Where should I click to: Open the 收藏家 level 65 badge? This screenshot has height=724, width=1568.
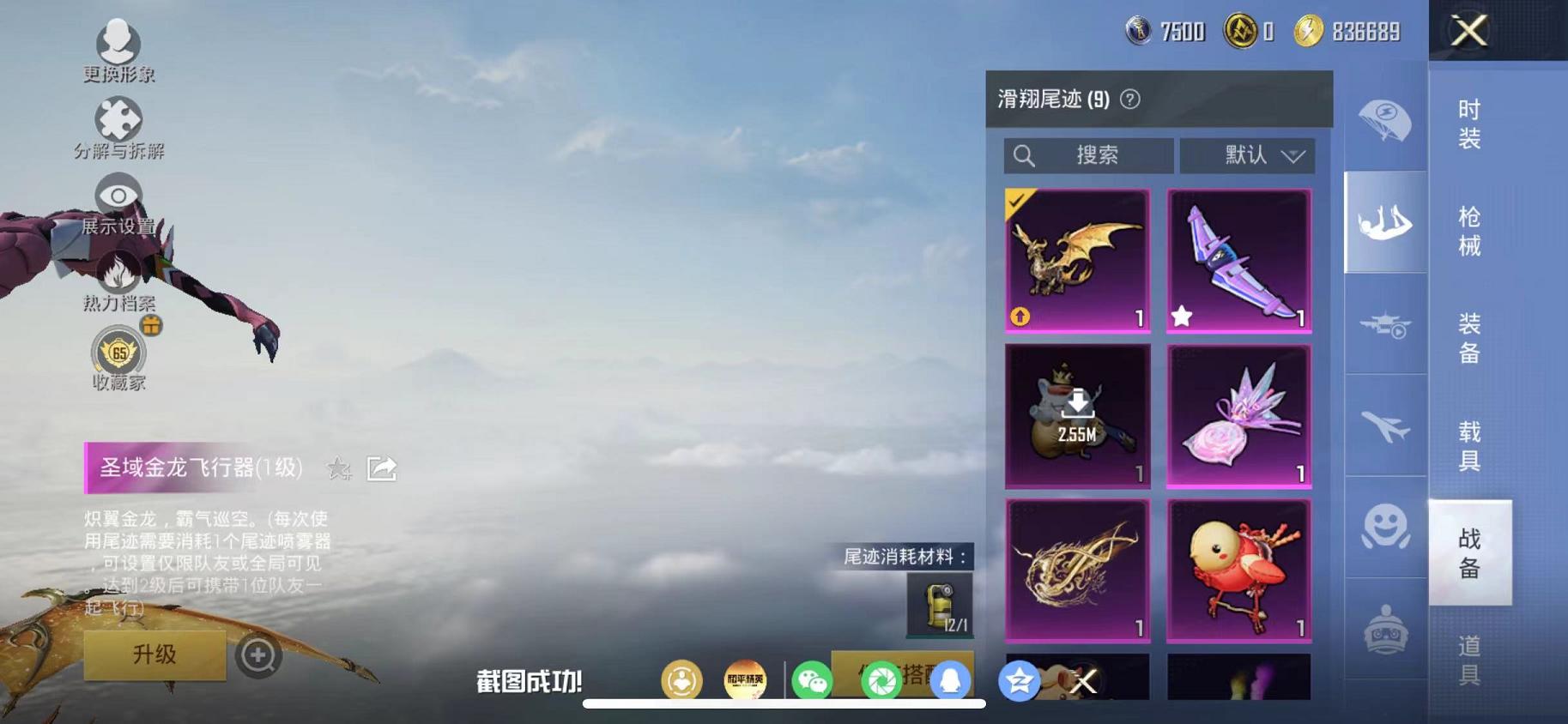coord(118,353)
